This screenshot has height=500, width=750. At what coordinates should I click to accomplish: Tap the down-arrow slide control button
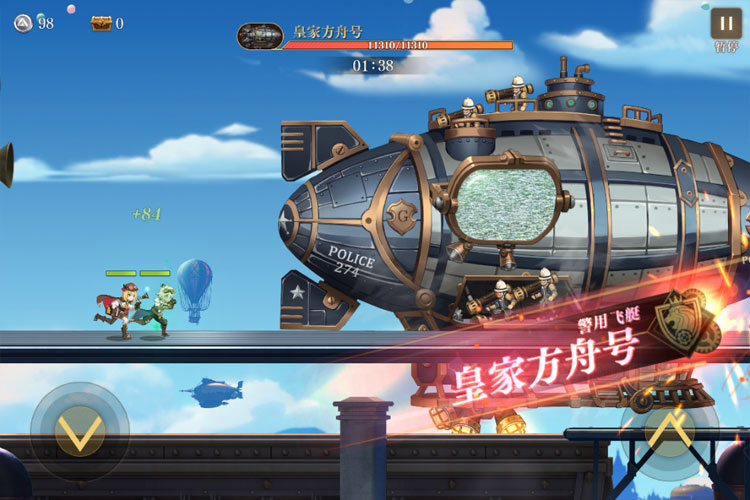click(79, 432)
